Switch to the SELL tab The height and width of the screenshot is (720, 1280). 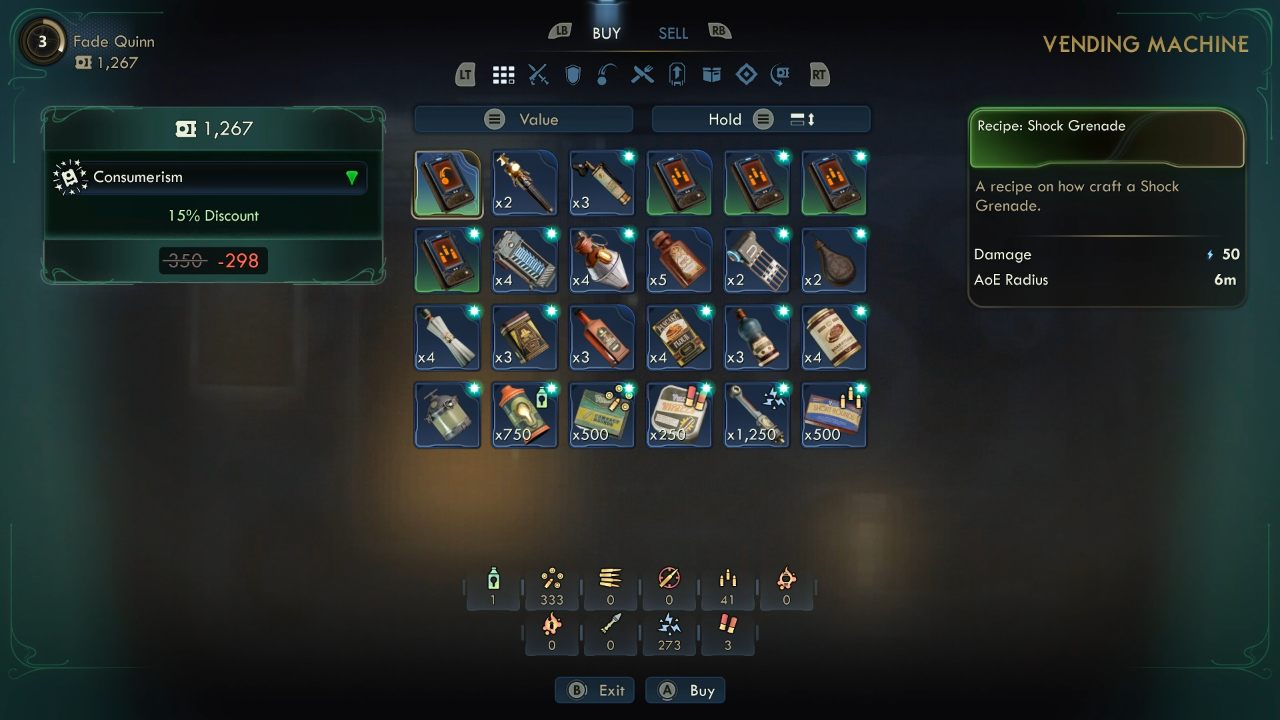pyautogui.click(x=673, y=33)
